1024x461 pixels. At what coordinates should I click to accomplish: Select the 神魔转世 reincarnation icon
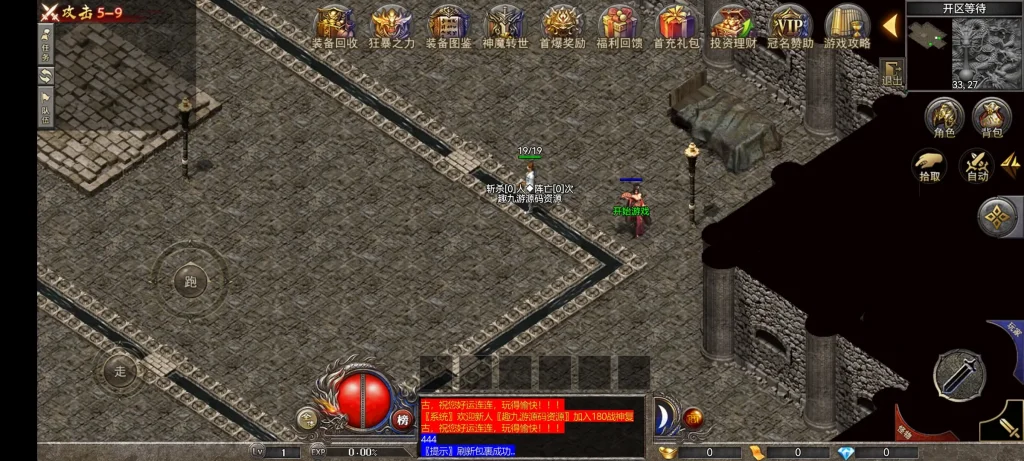(504, 24)
